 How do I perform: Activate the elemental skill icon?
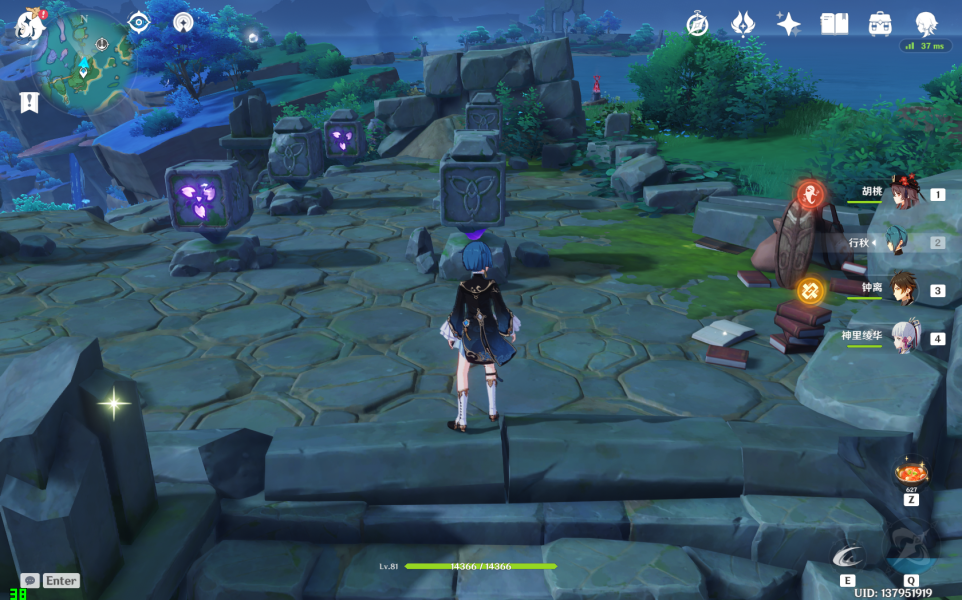(847, 558)
